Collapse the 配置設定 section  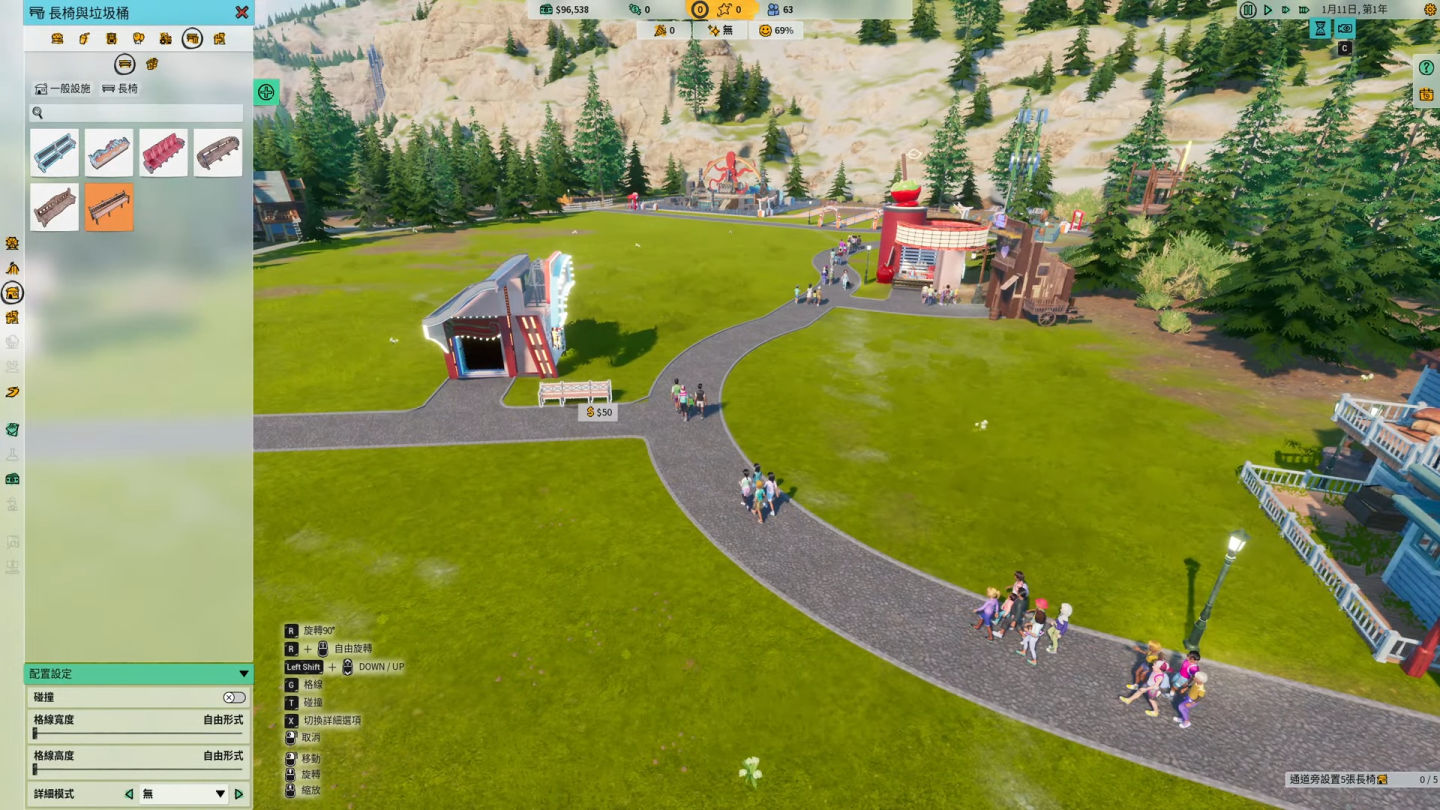[243, 674]
